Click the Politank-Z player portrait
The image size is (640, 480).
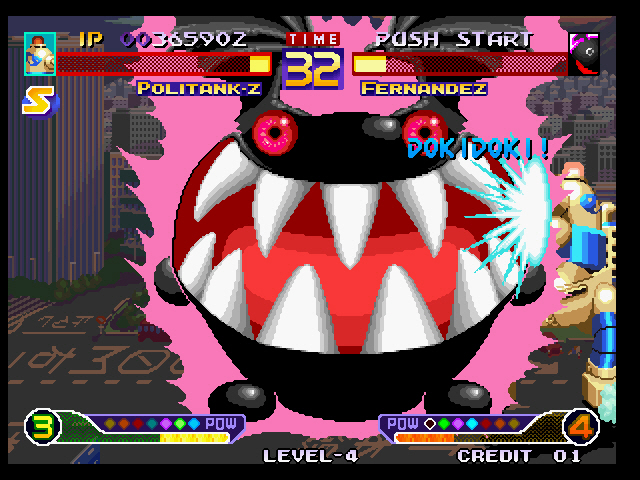tap(39, 54)
